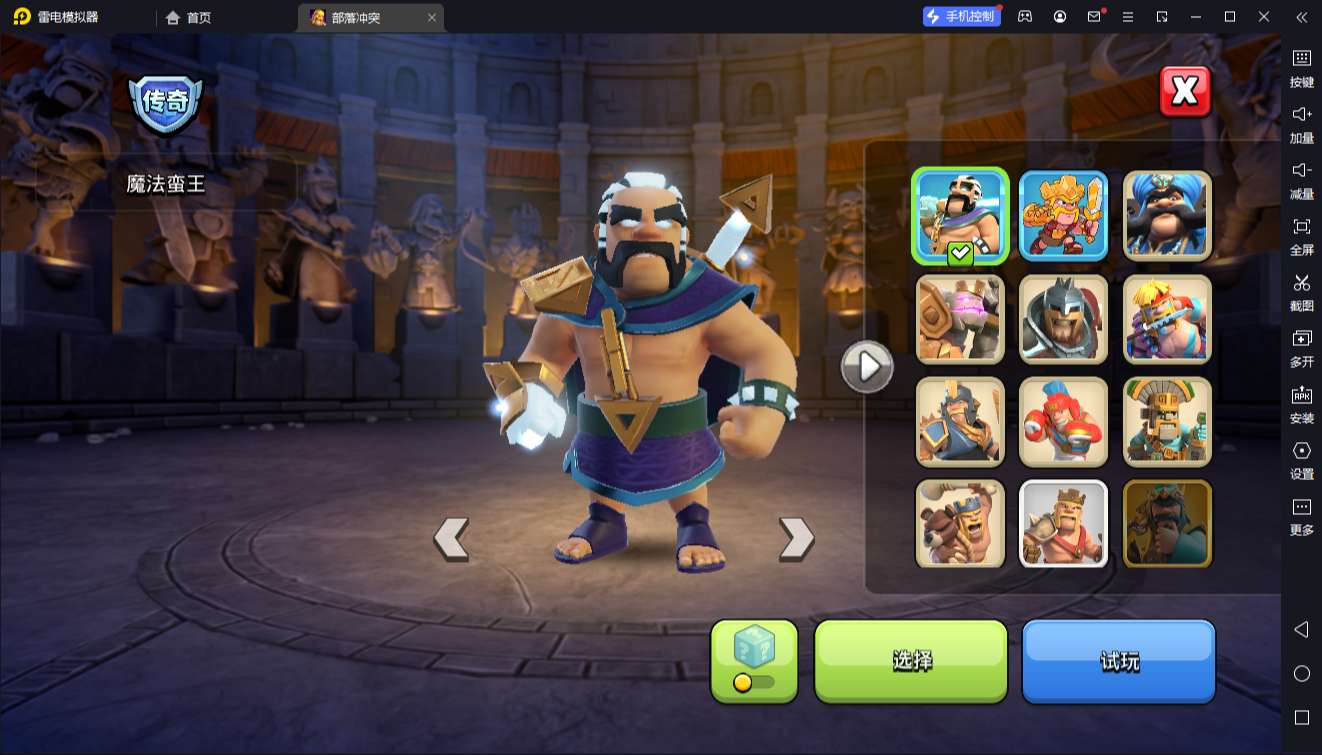Select the checked Magic King skin thumbnail
This screenshot has height=755, width=1322.
pos(960,216)
